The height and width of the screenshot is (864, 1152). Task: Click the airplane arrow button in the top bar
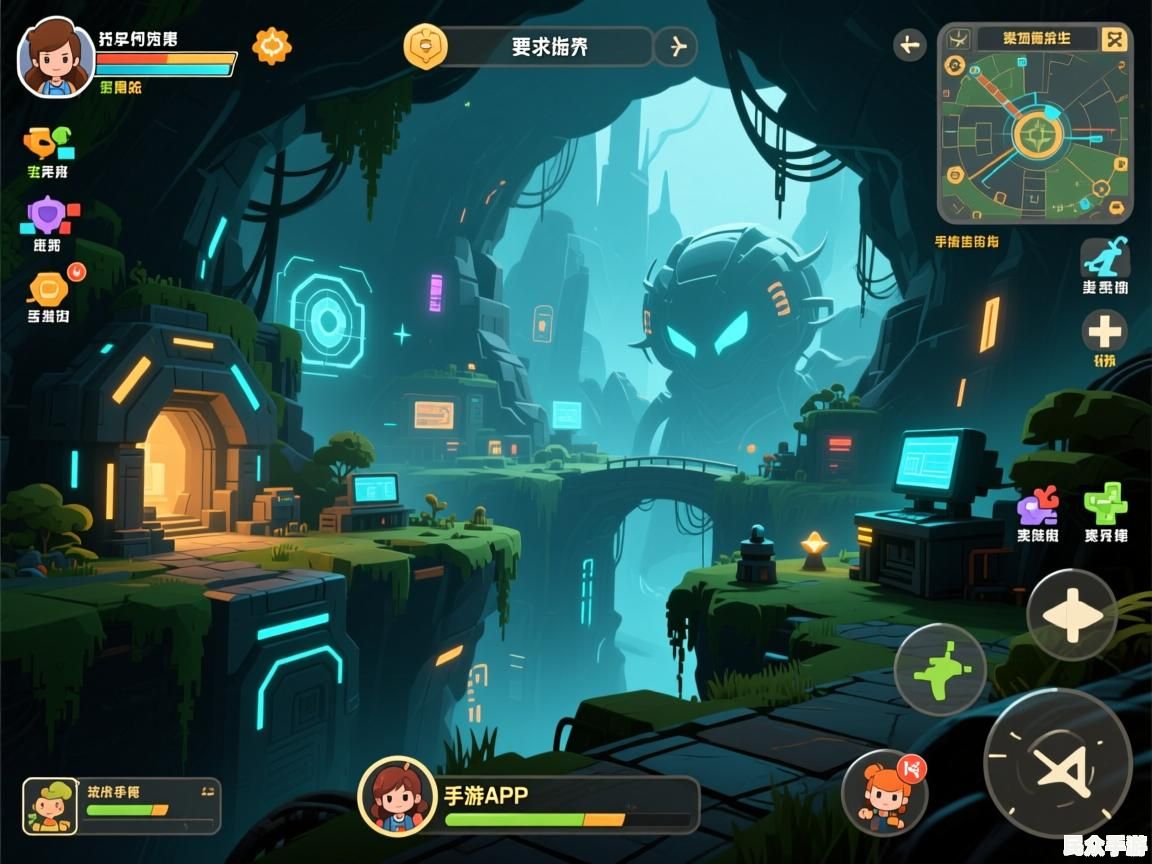[x=676, y=46]
